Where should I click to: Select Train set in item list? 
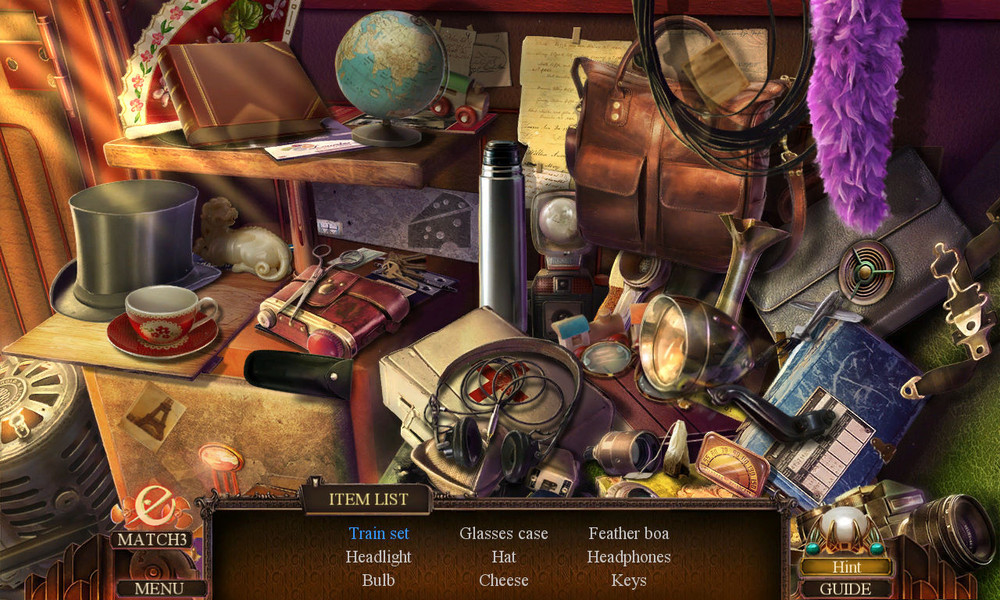point(379,533)
